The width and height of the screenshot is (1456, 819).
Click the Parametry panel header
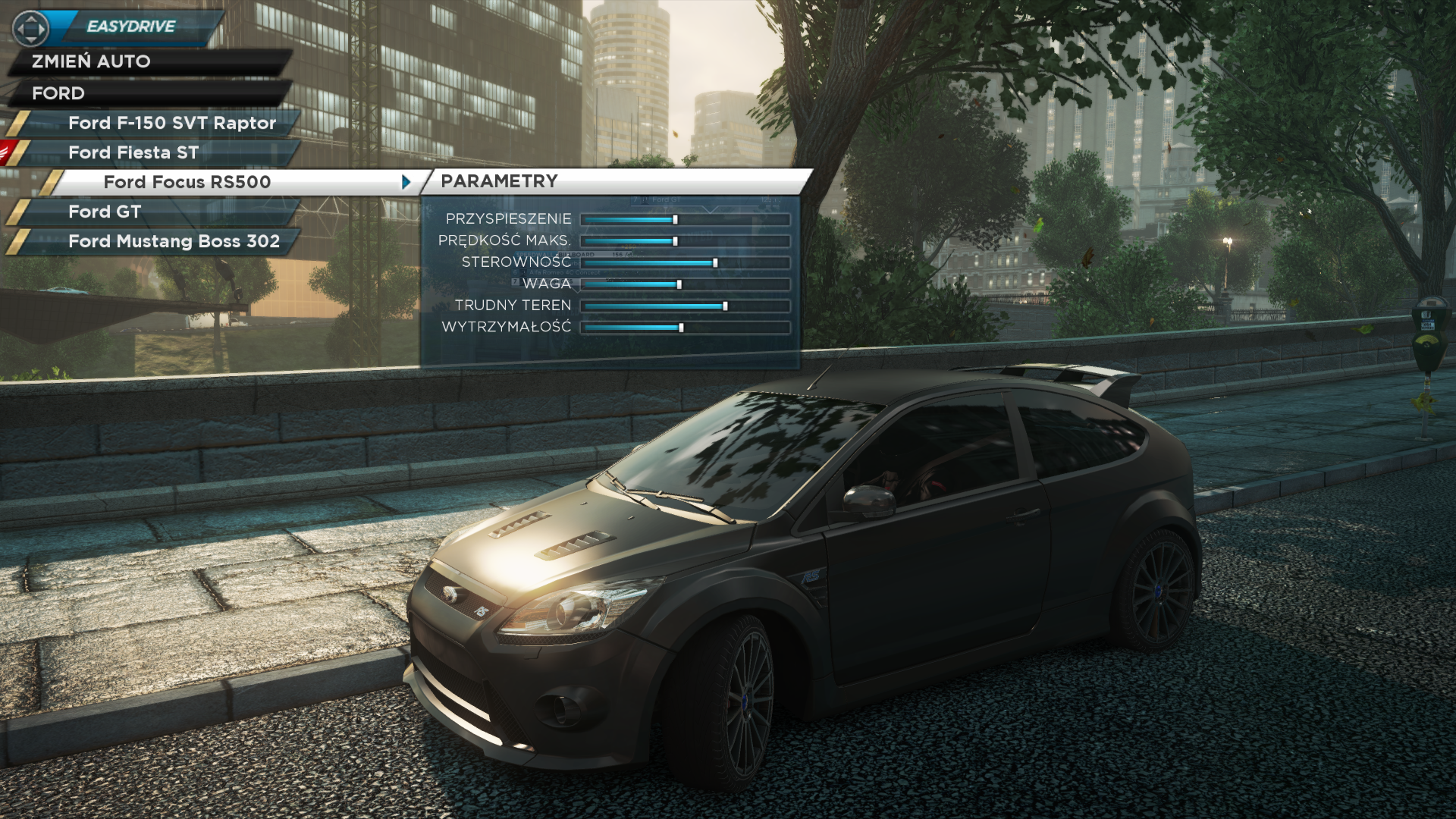pos(499,181)
